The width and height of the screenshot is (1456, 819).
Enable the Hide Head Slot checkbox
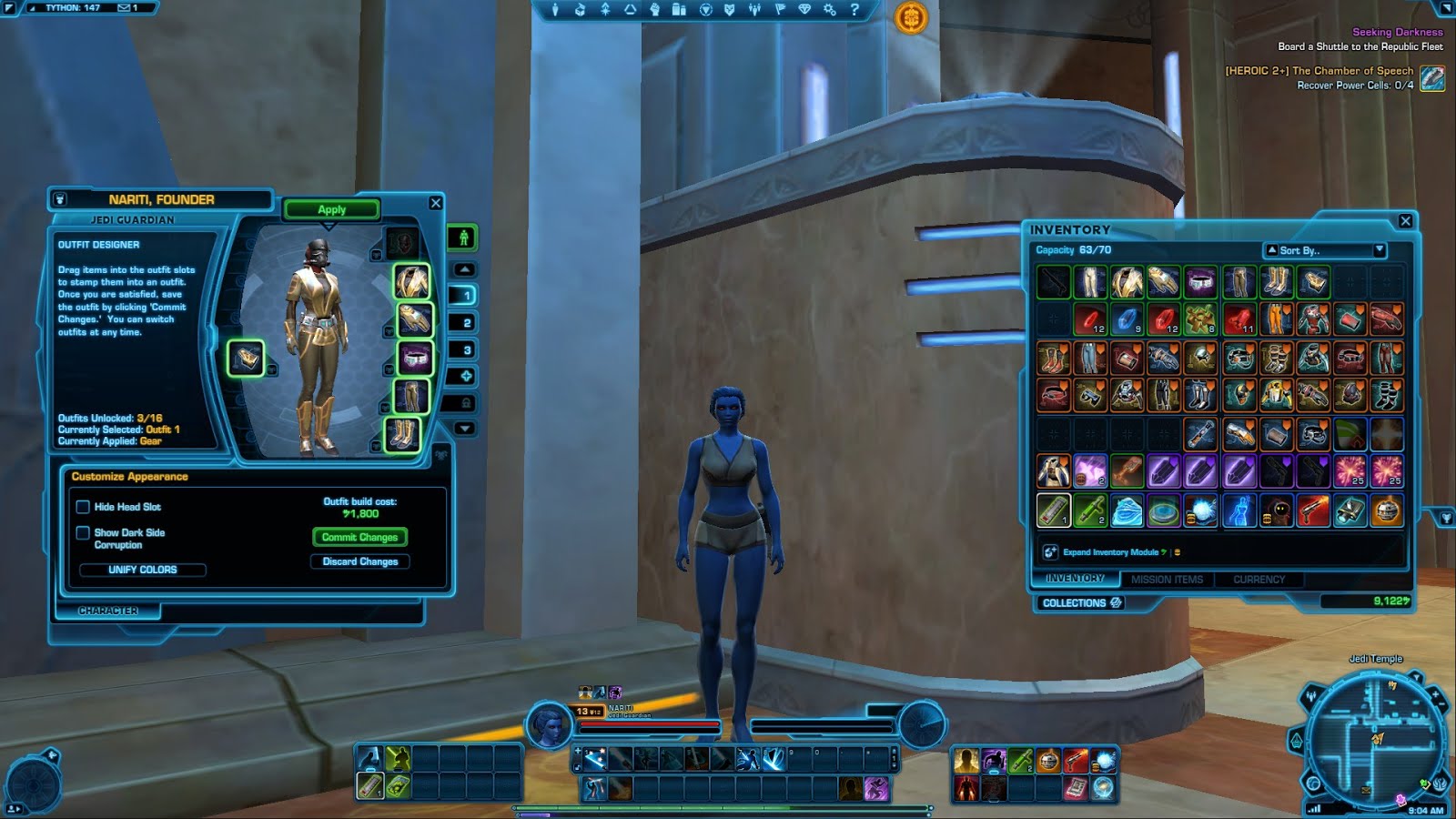click(83, 507)
